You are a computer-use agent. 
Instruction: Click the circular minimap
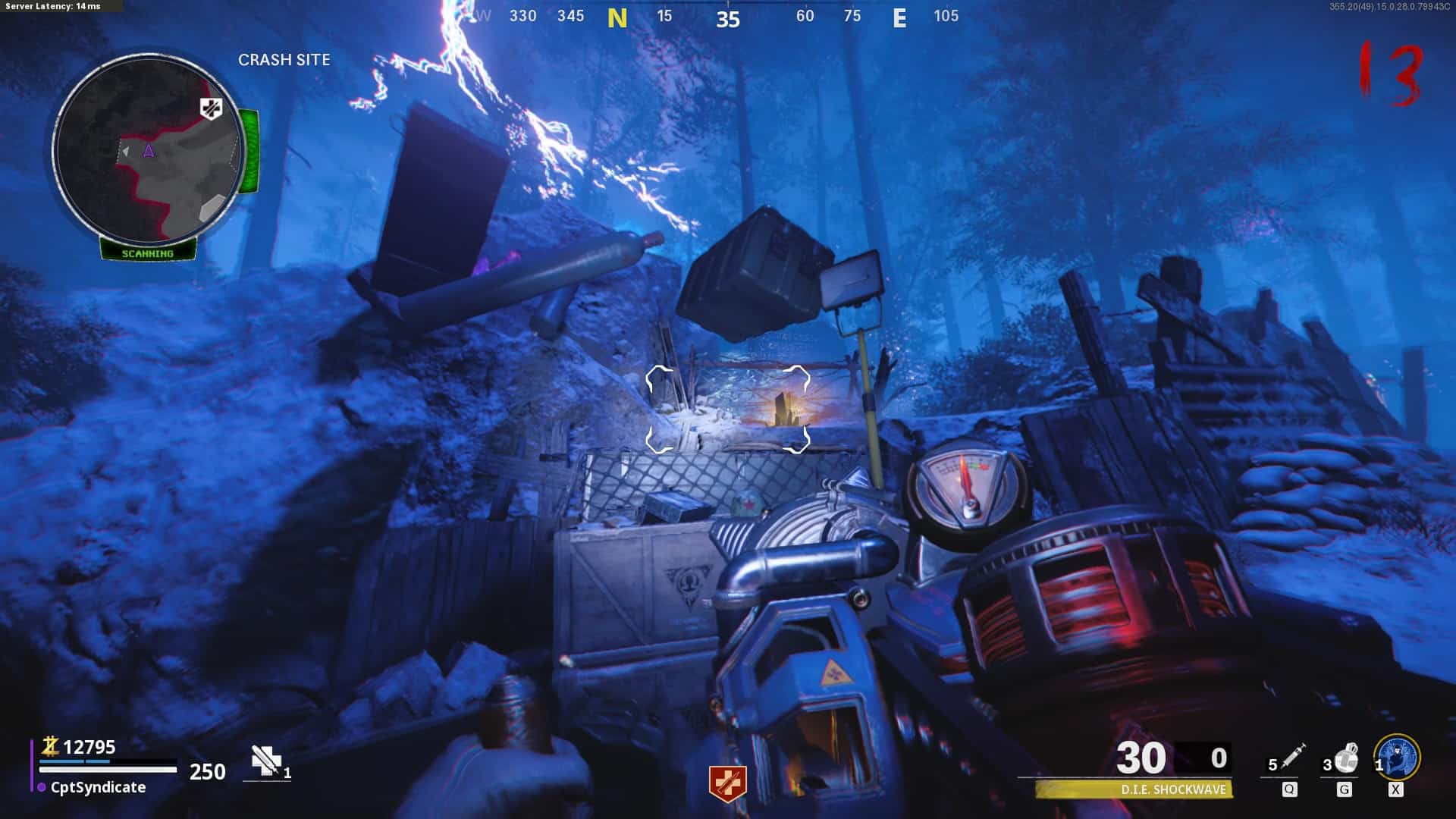[149, 149]
